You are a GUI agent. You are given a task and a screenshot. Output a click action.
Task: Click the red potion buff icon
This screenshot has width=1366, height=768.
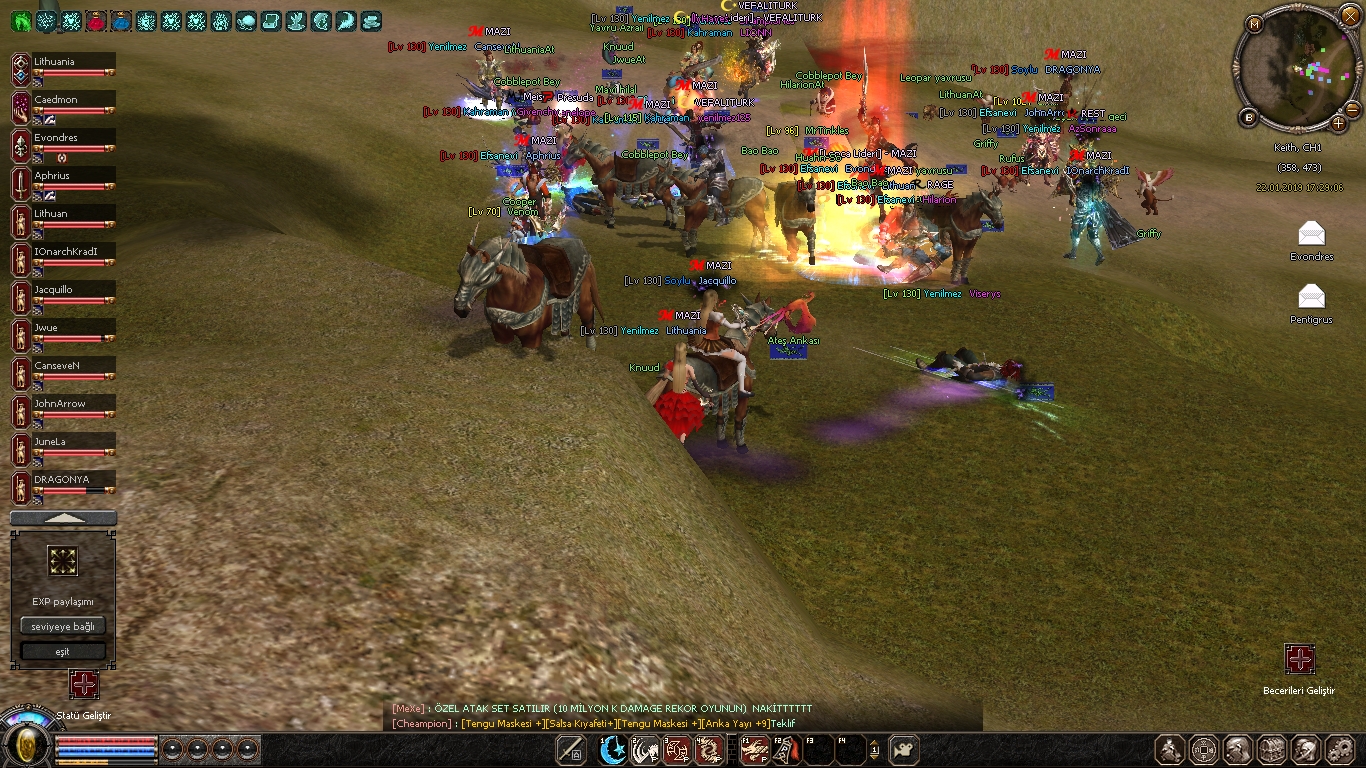[x=96, y=20]
